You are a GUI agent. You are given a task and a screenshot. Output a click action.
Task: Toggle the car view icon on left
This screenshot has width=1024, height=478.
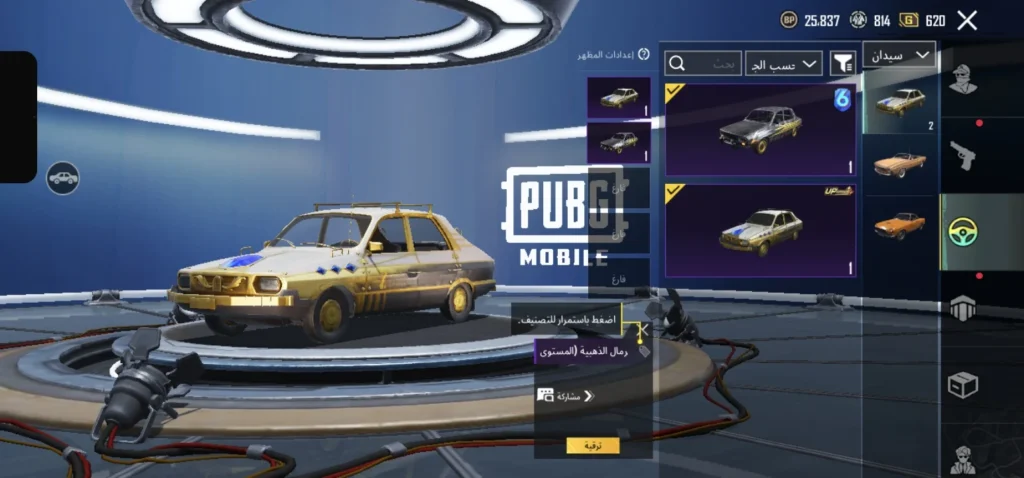pyautogui.click(x=63, y=178)
